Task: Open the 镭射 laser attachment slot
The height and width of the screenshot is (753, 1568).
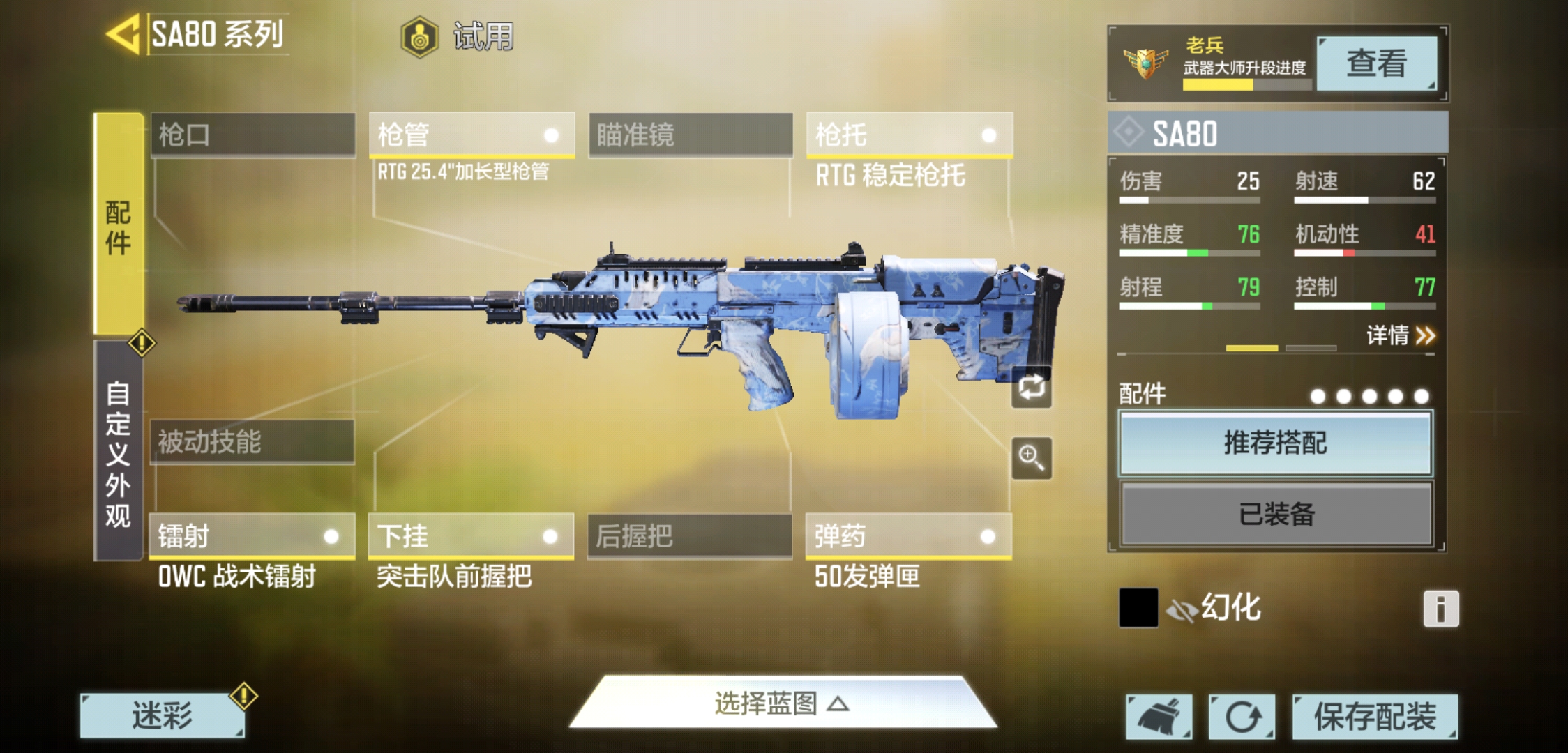Action: click(x=252, y=535)
